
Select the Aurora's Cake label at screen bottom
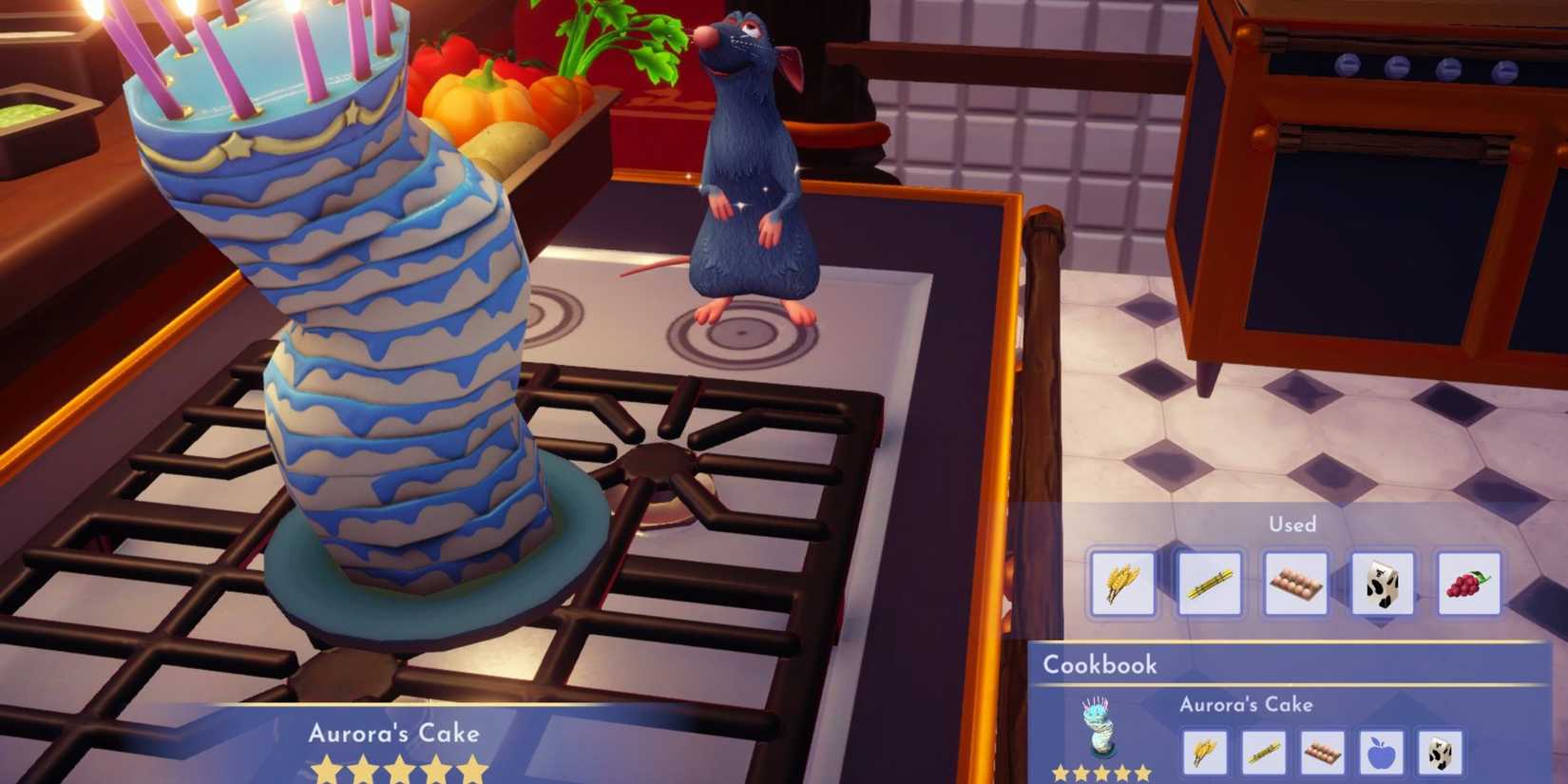[395, 734]
